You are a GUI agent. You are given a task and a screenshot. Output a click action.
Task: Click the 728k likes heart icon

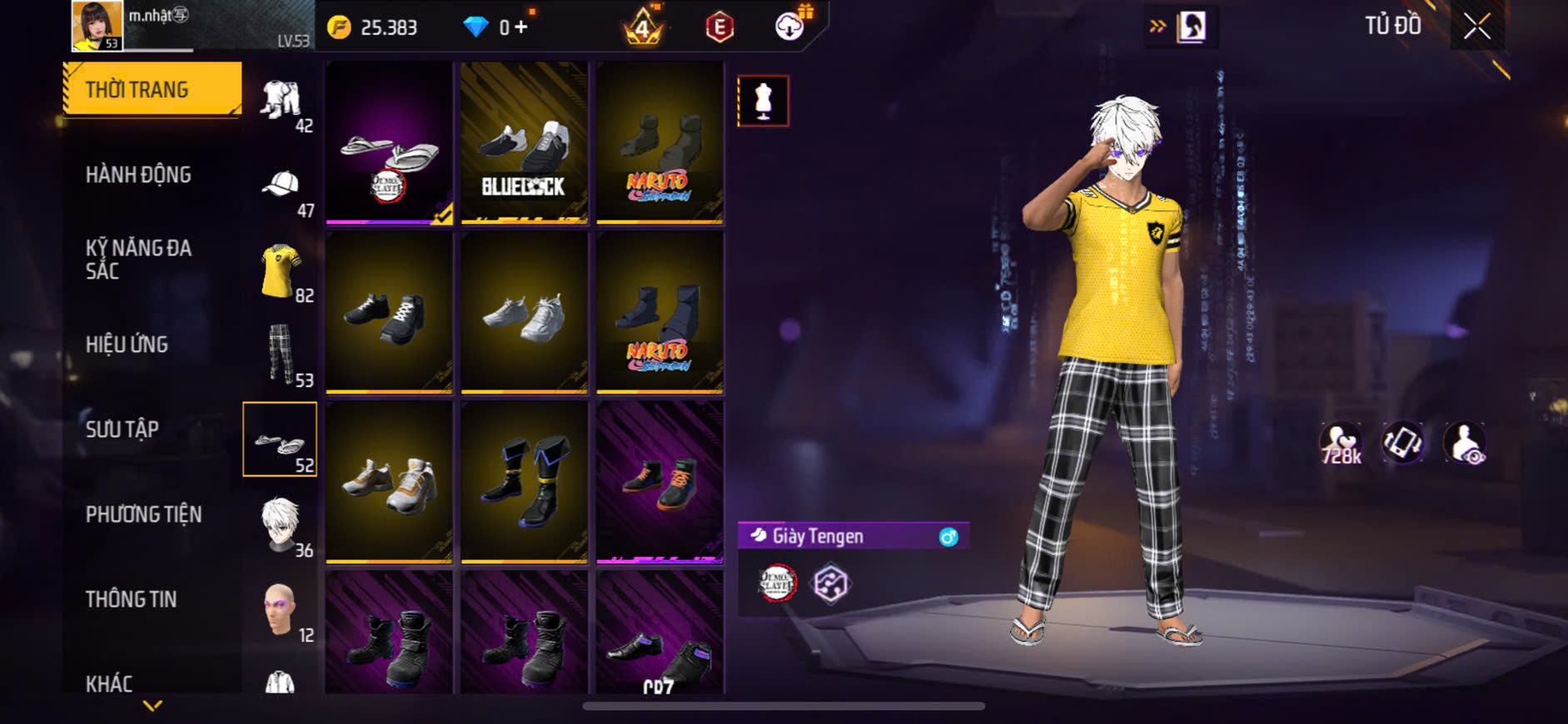coord(1341,443)
